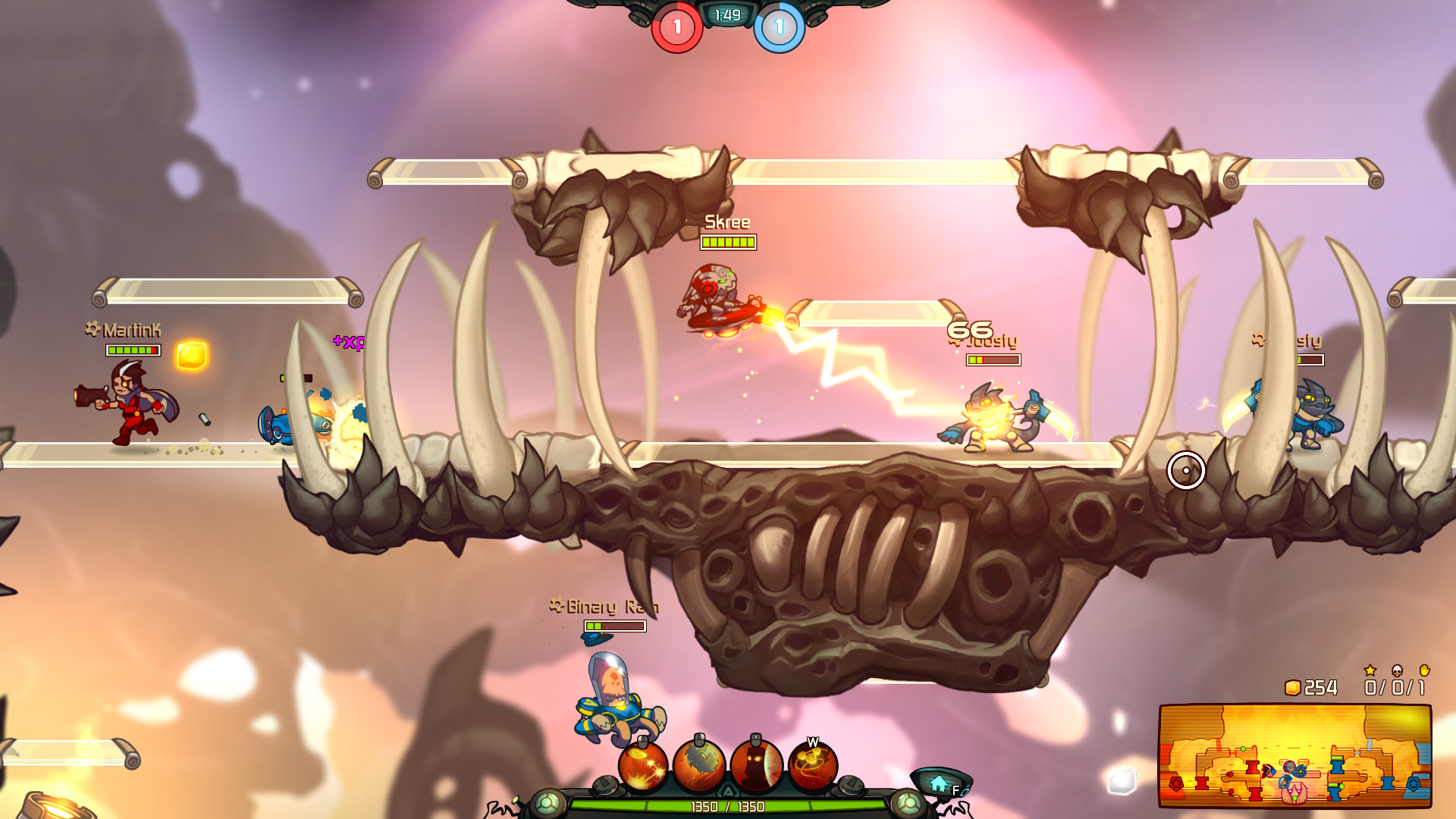The height and width of the screenshot is (819, 1456).
Task: Click the MartinK player label
Action: click(x=121, y=329)
